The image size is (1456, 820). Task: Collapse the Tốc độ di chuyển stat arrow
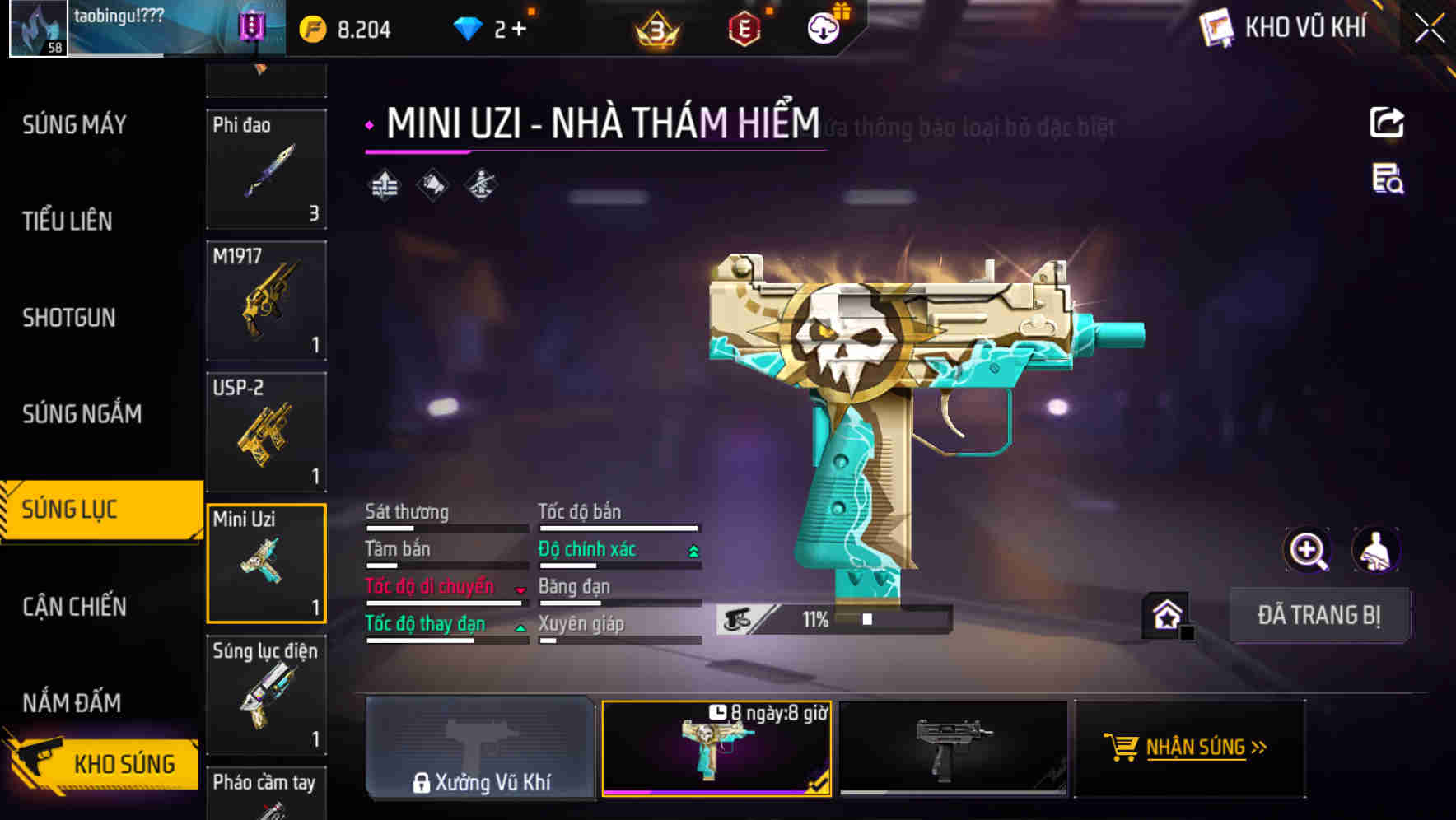coord(520,588)
